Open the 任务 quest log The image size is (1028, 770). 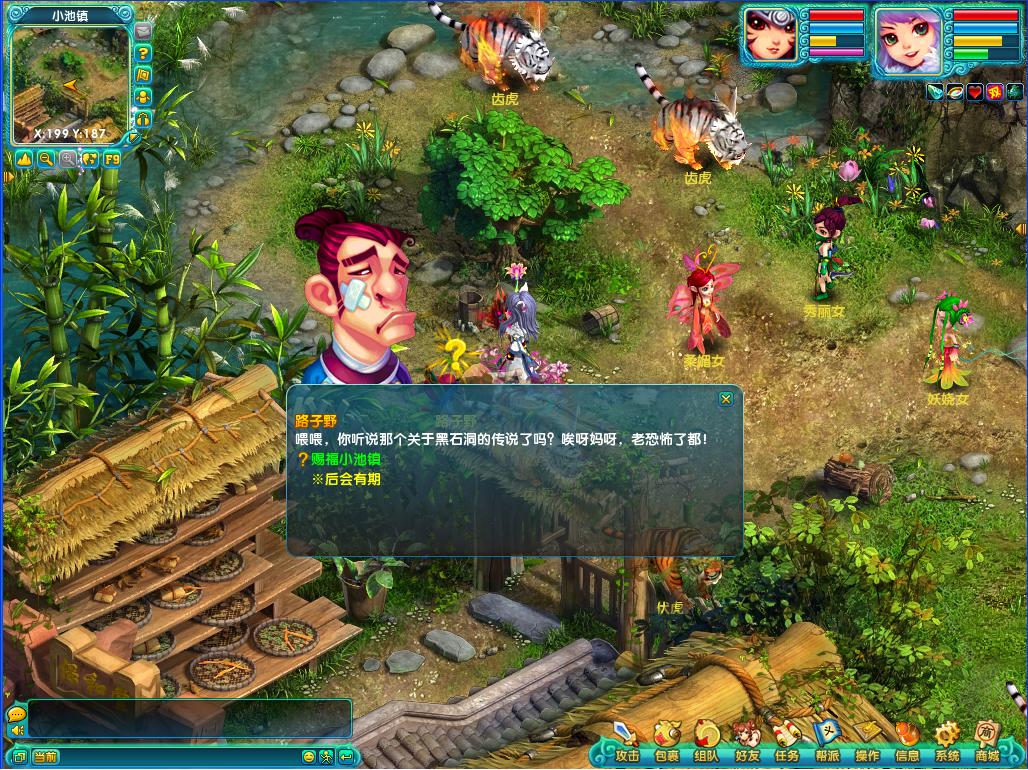786,742
